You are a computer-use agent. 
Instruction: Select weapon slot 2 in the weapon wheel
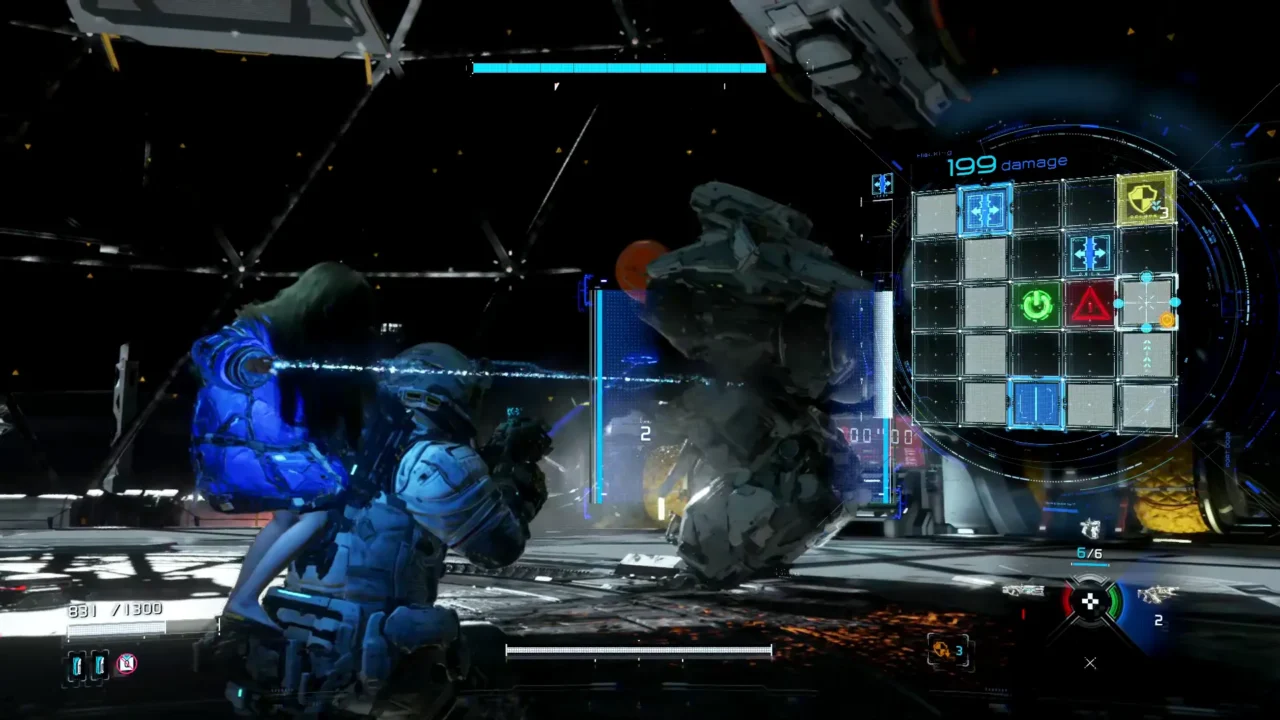(x=1156, y=596)
